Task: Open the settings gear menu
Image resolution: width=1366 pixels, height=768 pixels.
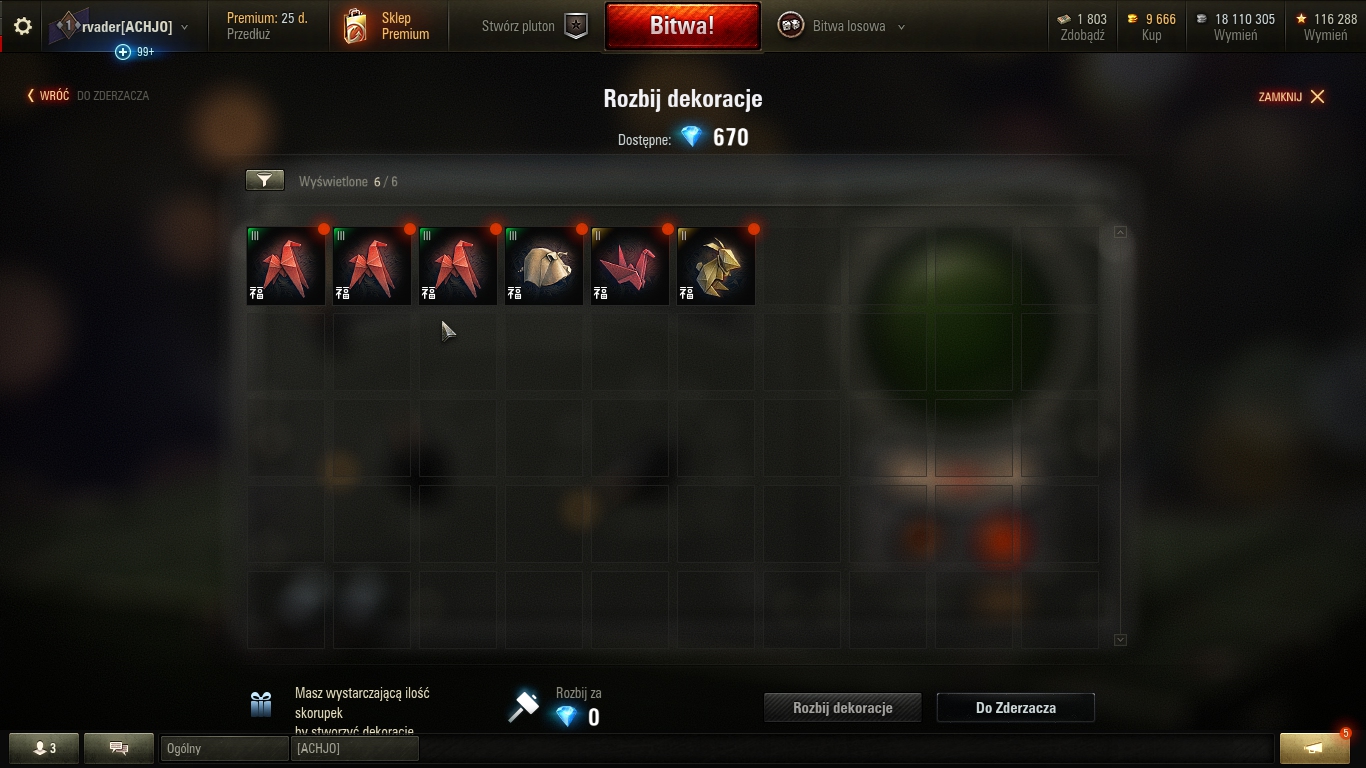Action: pos(23,27)
